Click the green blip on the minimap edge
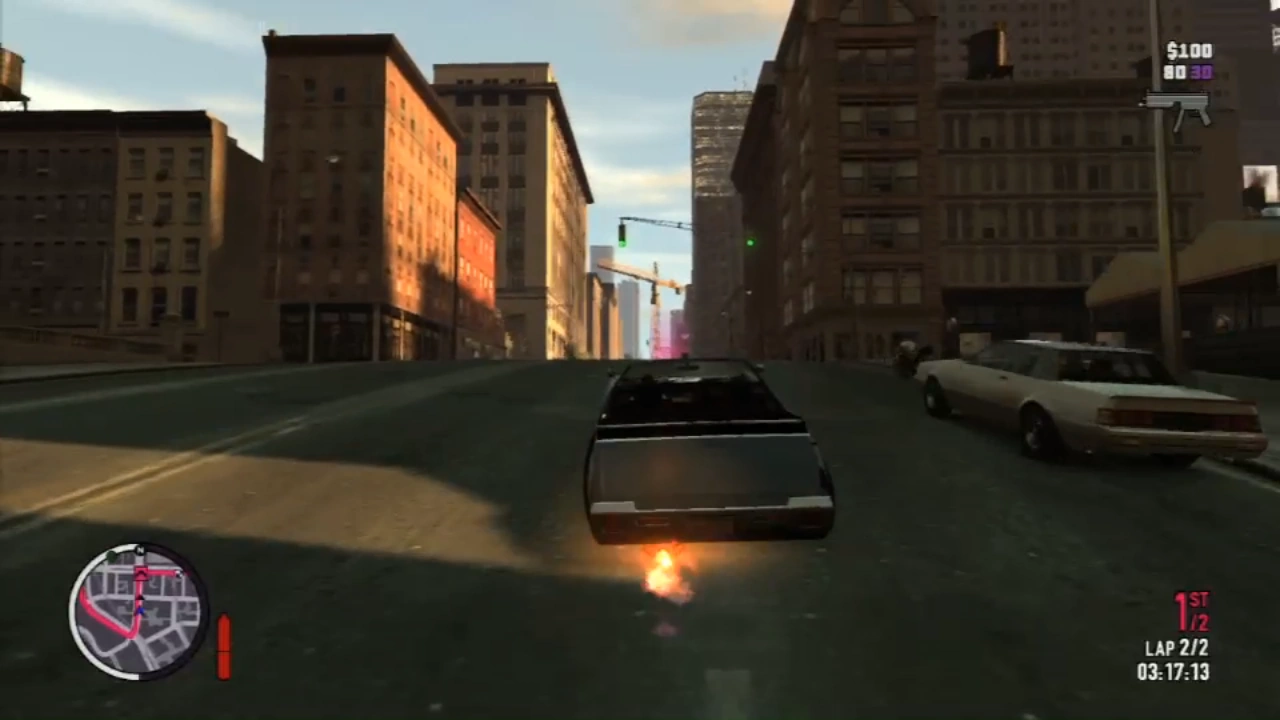The width and height of the screenshot is (1280, 720). point(112,556)
